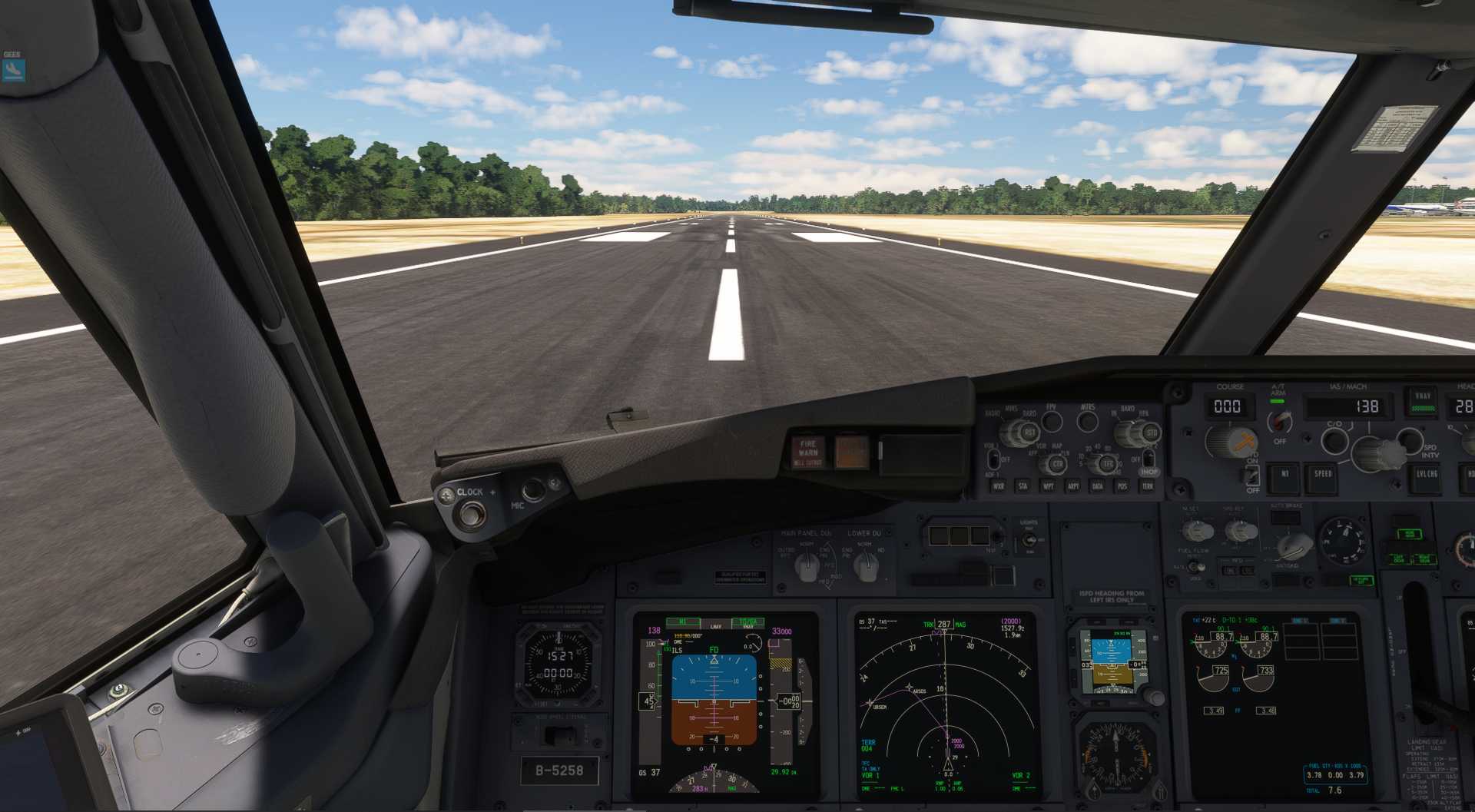Toggle the POS map button
Screen dimensions: 1475x812
click(x=1122, y=486)
